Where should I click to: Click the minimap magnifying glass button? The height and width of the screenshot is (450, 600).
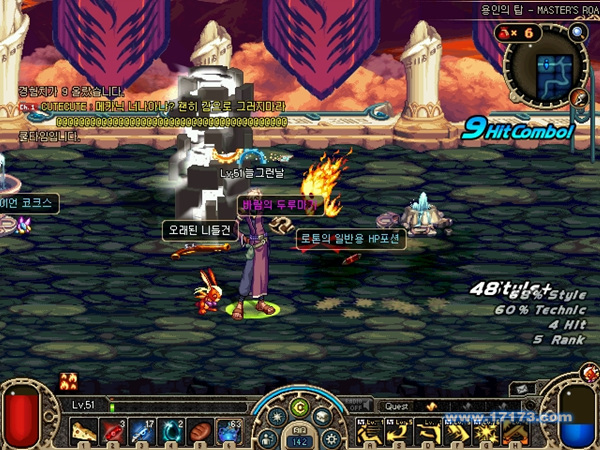pyautogui.click(x=578, y=33)
